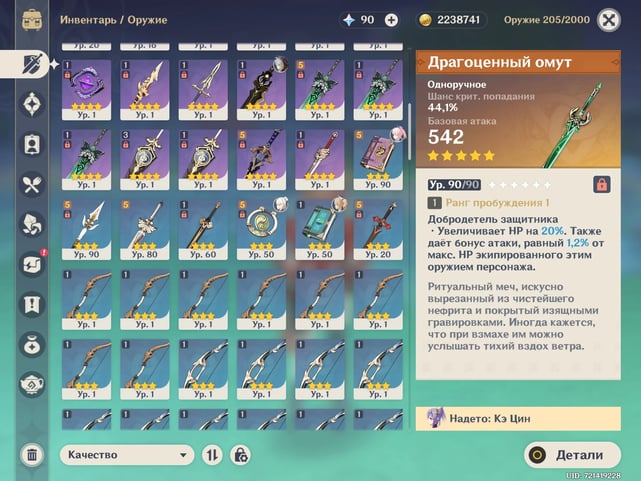Switch to the character development items tab
The image size is (641, 481).
click(31, 144)
